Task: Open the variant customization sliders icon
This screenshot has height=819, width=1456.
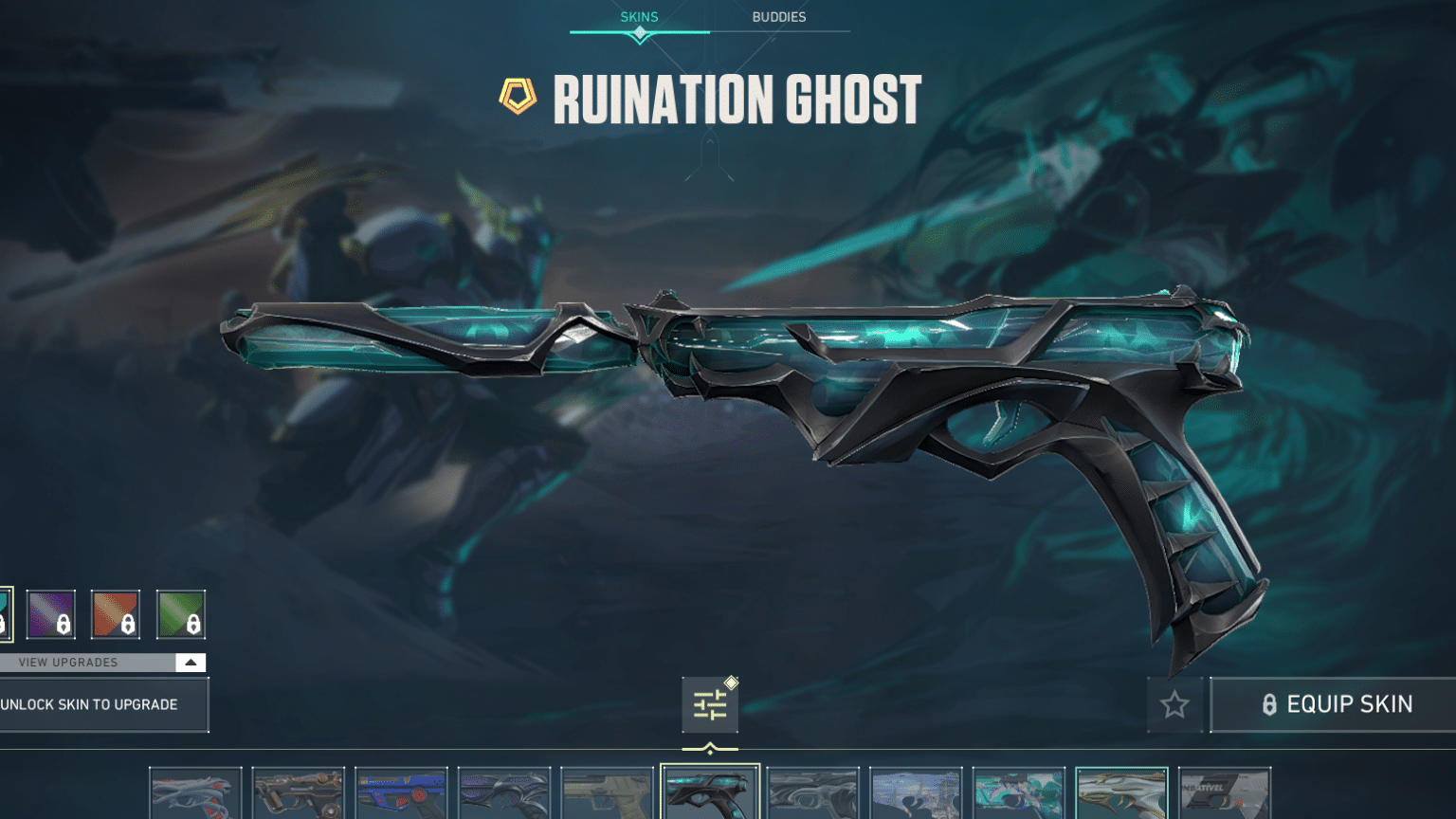Action: 712,705
